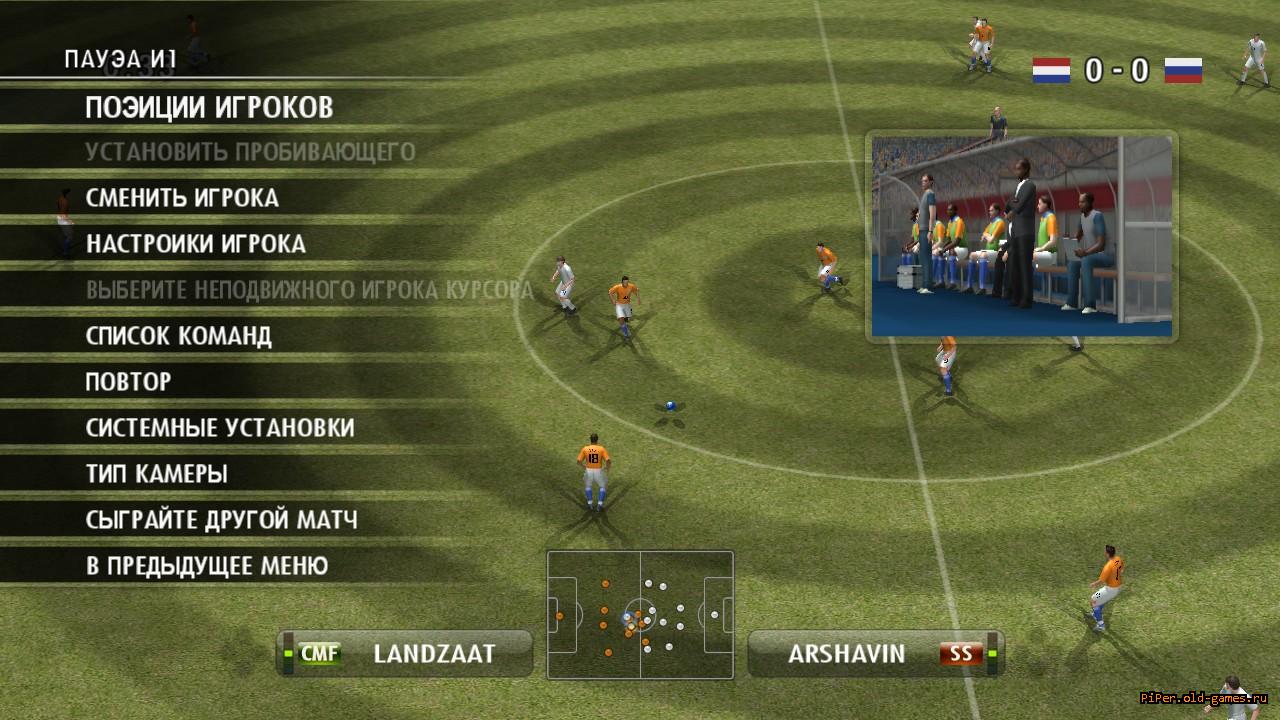Select the LANDZAAT CMF player panel
Image resolution: width=1280 pixels, height=720 pixels.
(406, 654)
